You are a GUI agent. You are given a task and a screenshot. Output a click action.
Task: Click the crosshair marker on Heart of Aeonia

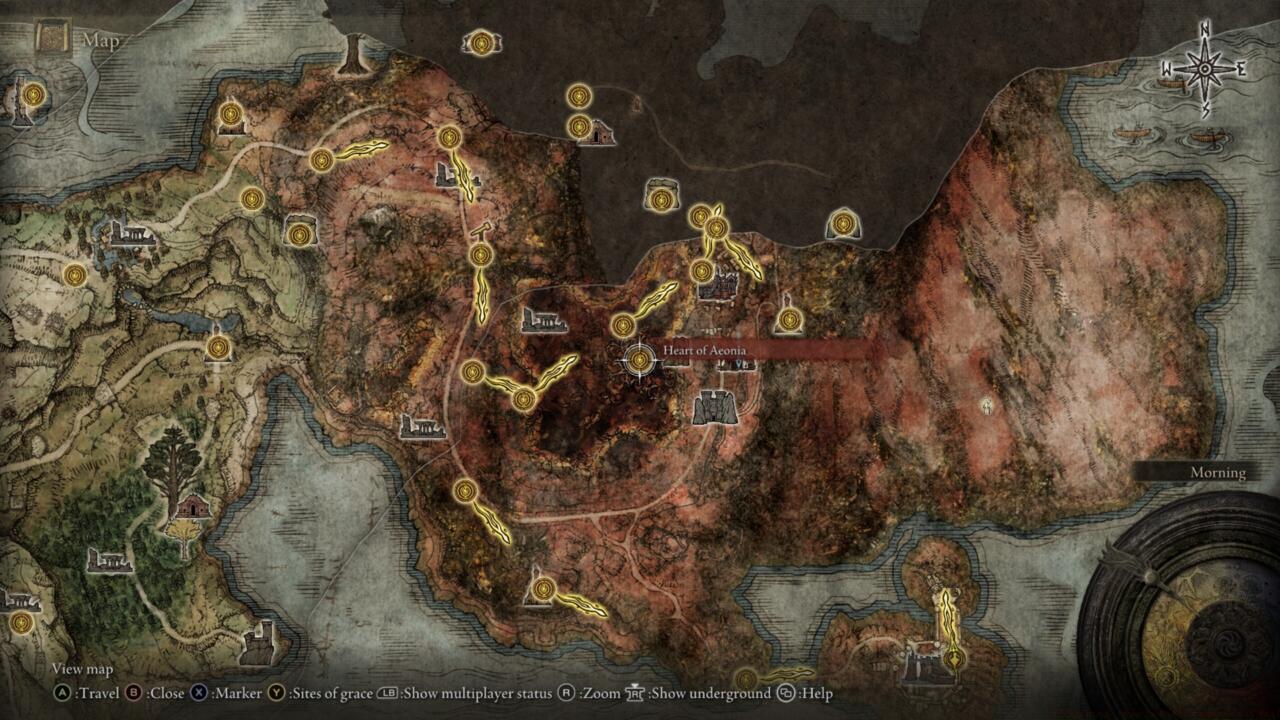point(640,358)
